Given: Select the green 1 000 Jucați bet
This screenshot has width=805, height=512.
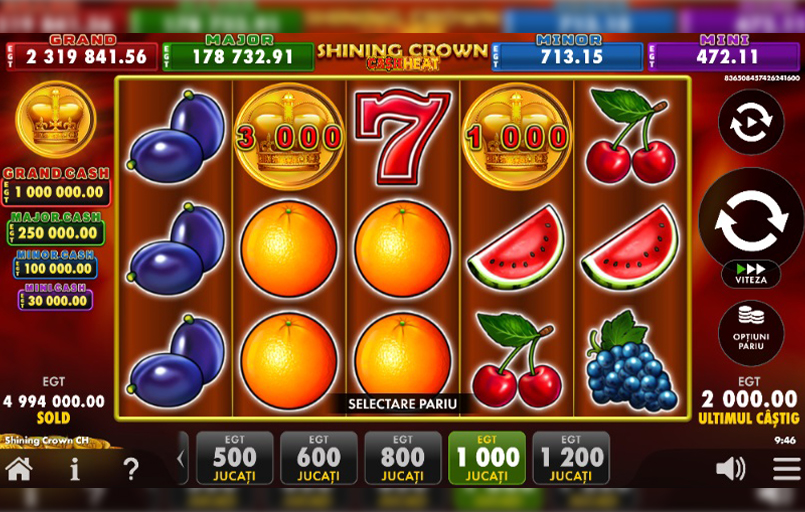Looking at the screenshot, I should (487, 458).
